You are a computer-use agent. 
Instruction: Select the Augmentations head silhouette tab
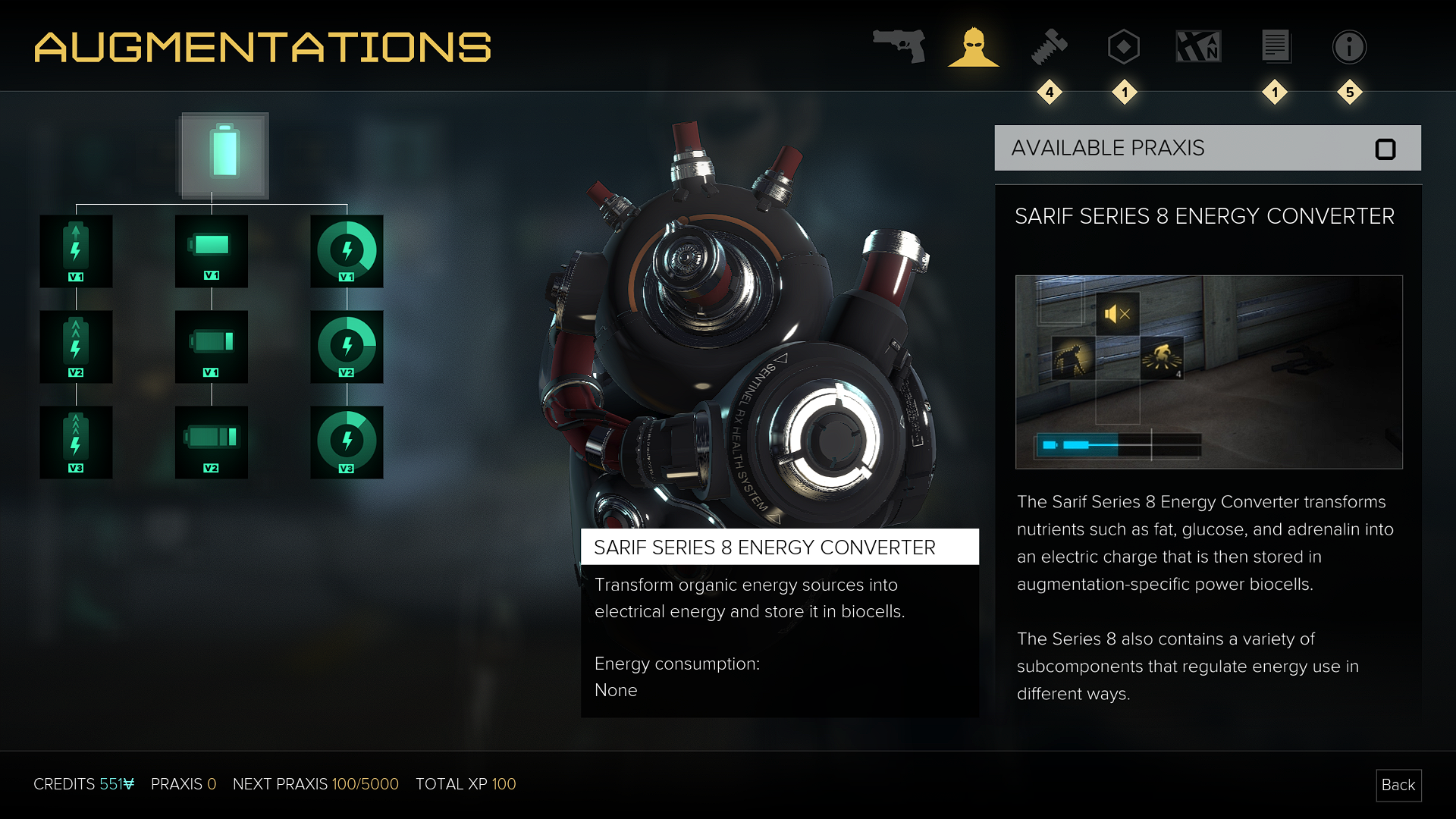(x=974, y=46)
